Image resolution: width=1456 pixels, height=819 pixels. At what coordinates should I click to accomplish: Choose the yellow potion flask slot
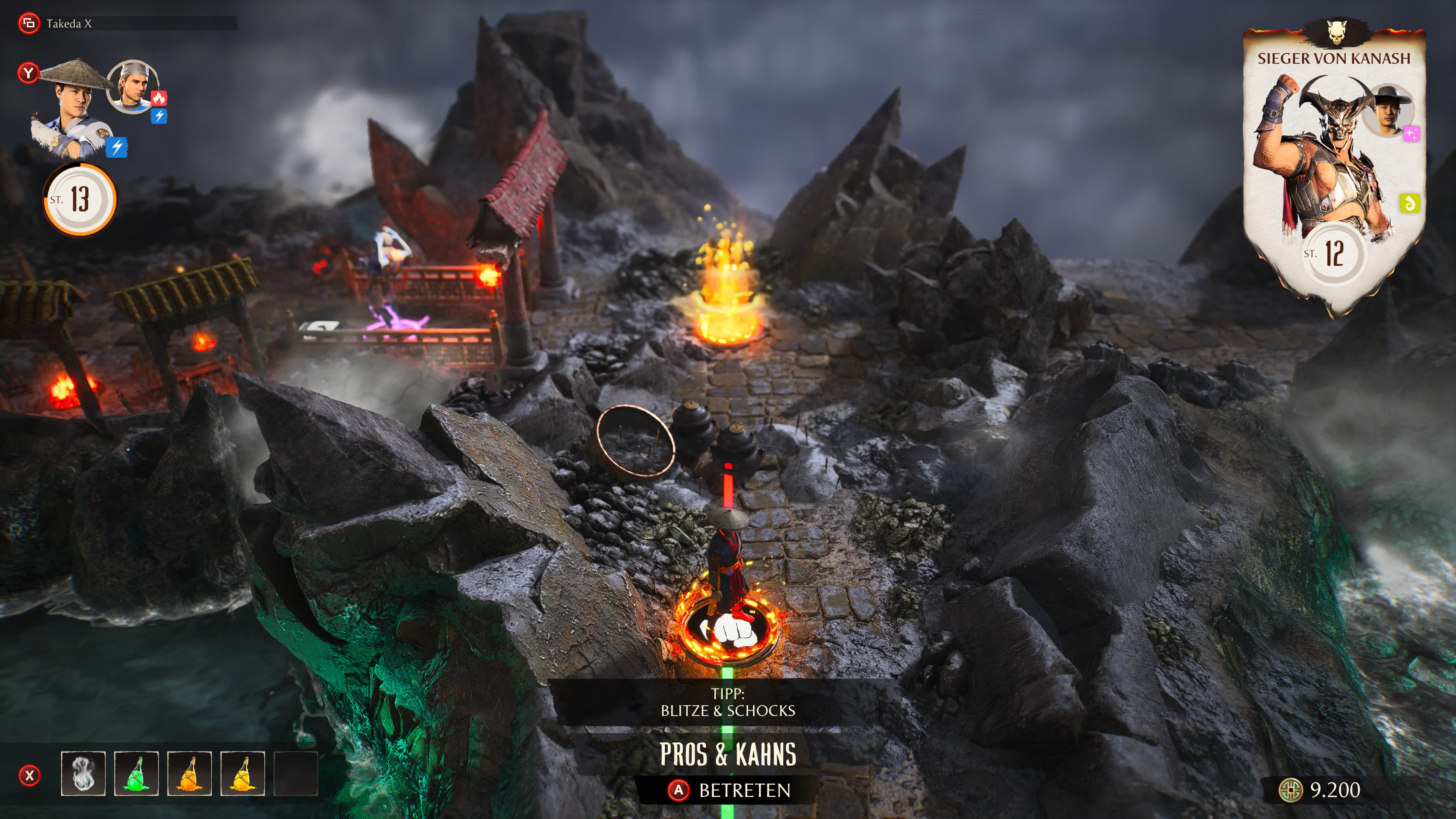point(243,773)
